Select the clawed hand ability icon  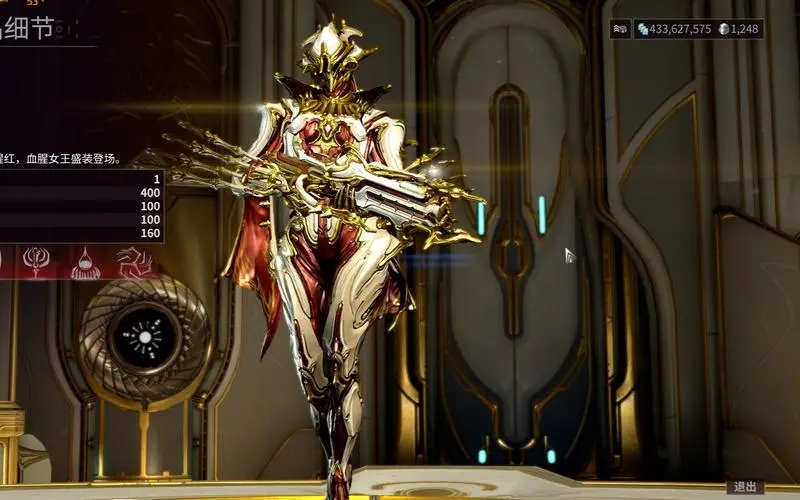(133, 263)
